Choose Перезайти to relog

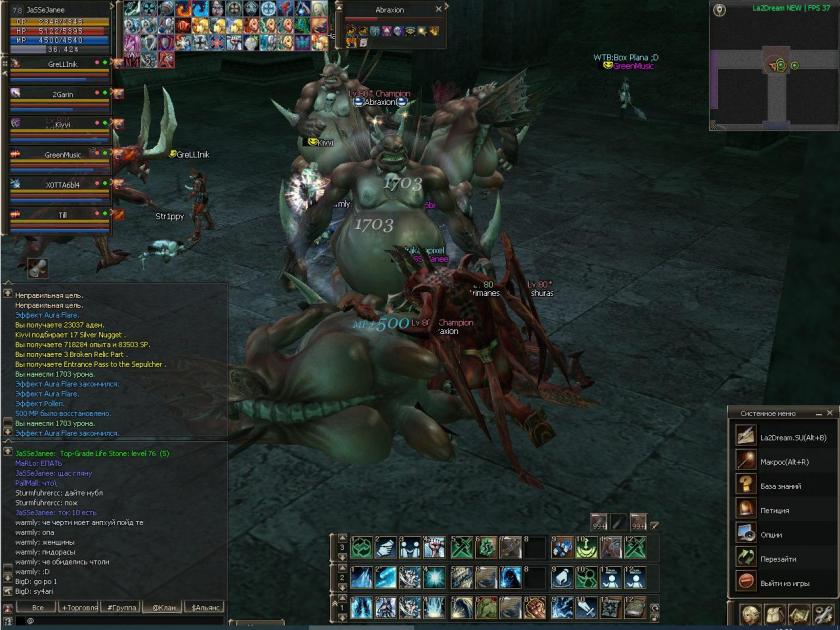[782, 558]
